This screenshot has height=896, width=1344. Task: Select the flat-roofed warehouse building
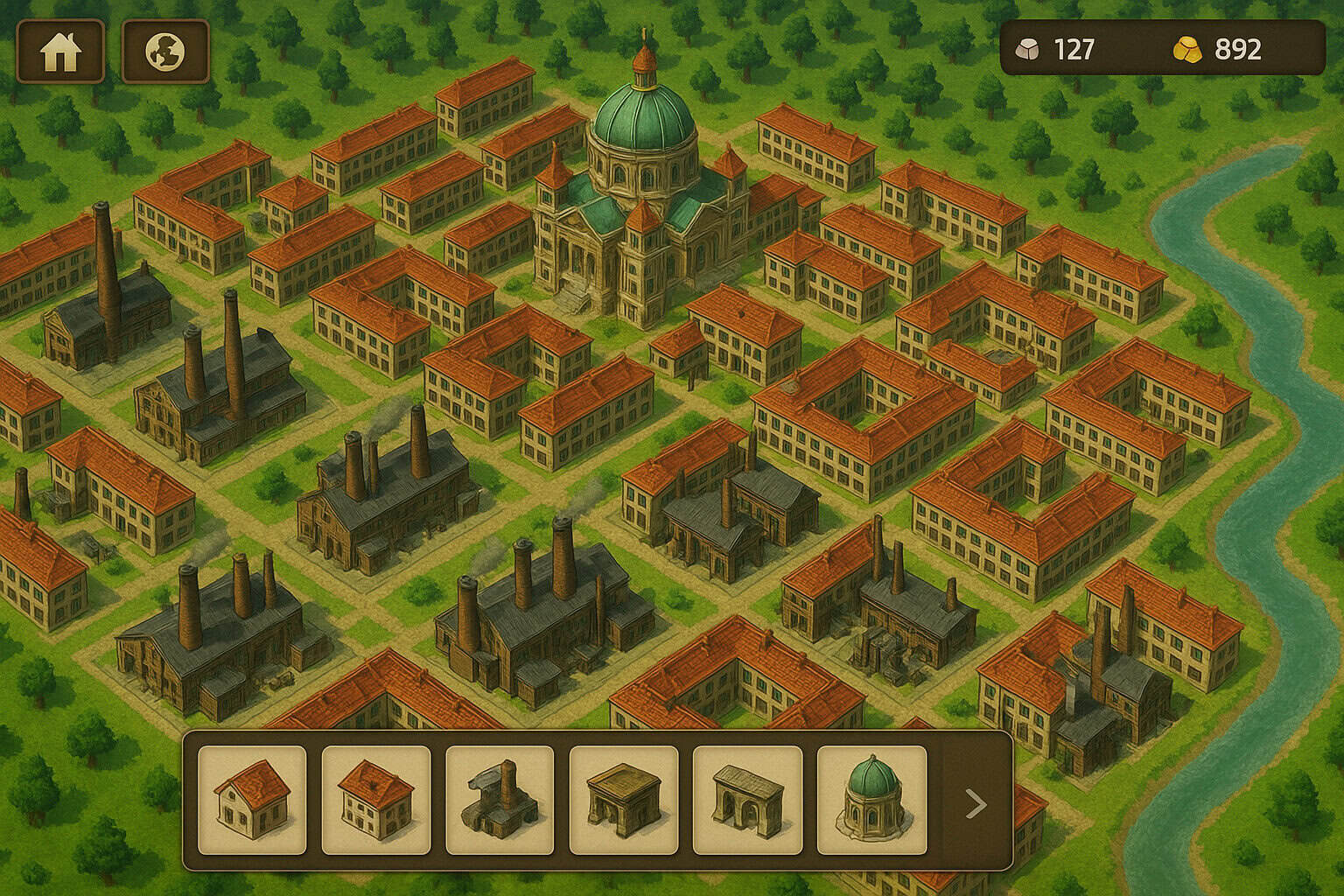pos(624,799)
